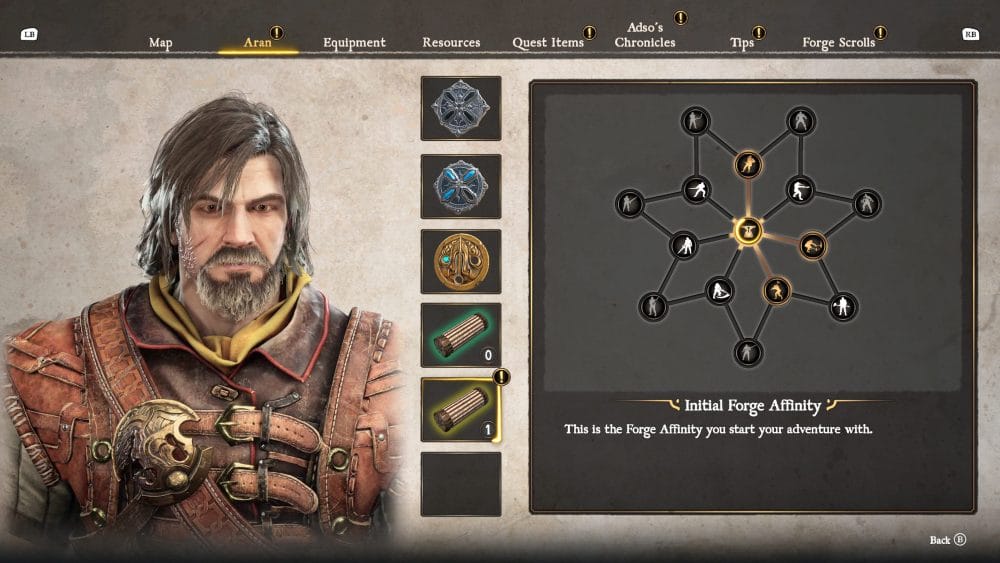
Task: View the Forge Scrolls tab
Action: click(x=838, y=43)
